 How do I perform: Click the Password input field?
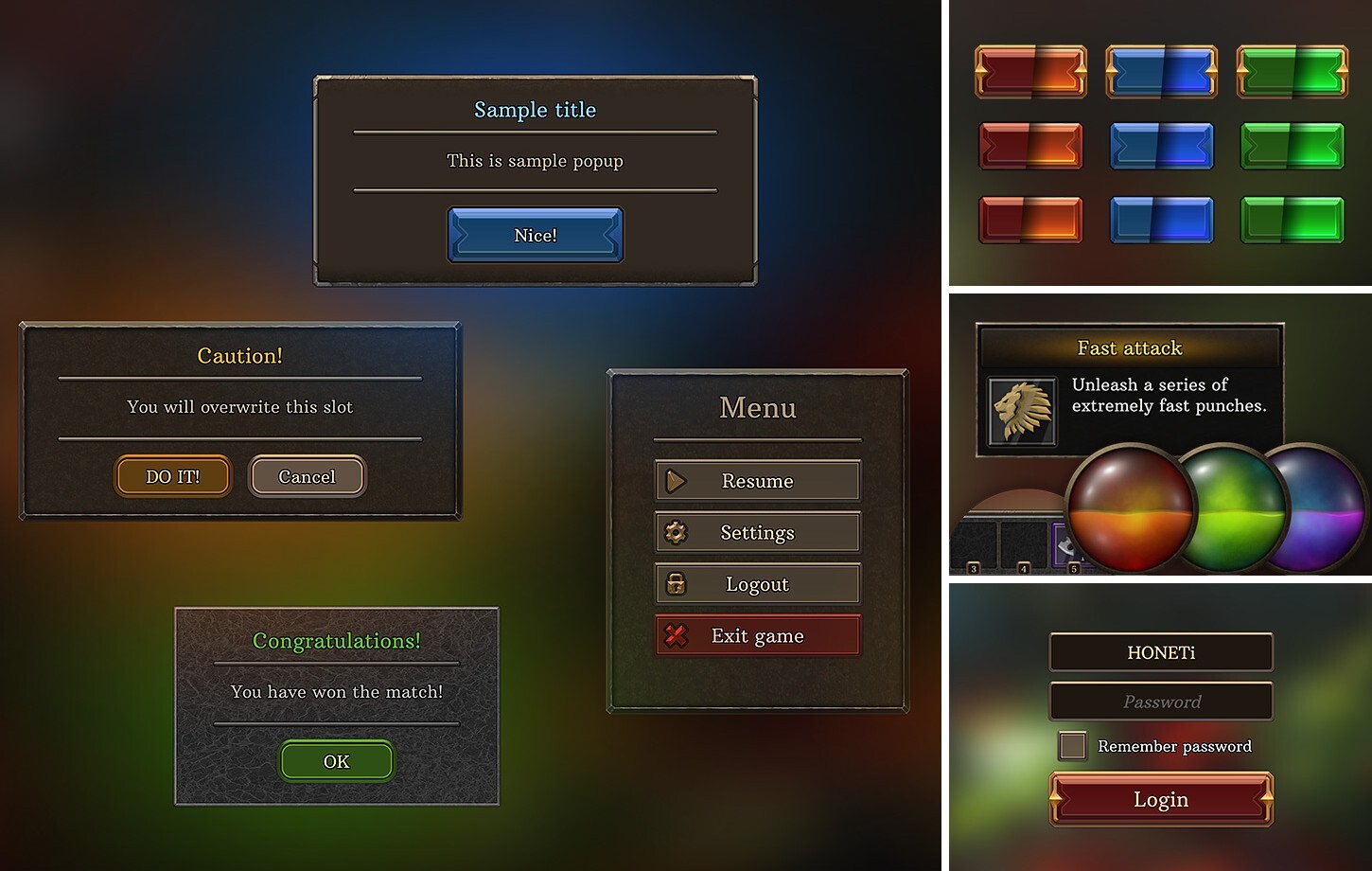pos(1161,702)
